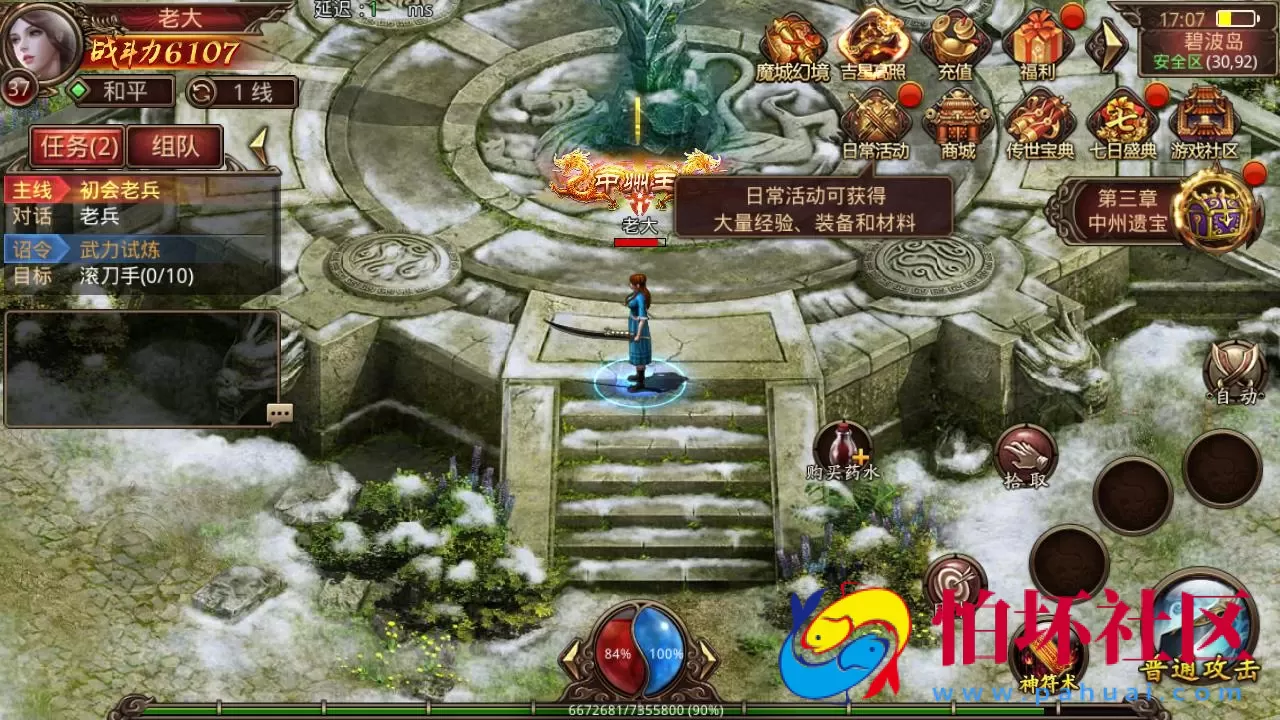Switch to the 组队 team tab
1280x720 pixels.
[x=176, y=146]
